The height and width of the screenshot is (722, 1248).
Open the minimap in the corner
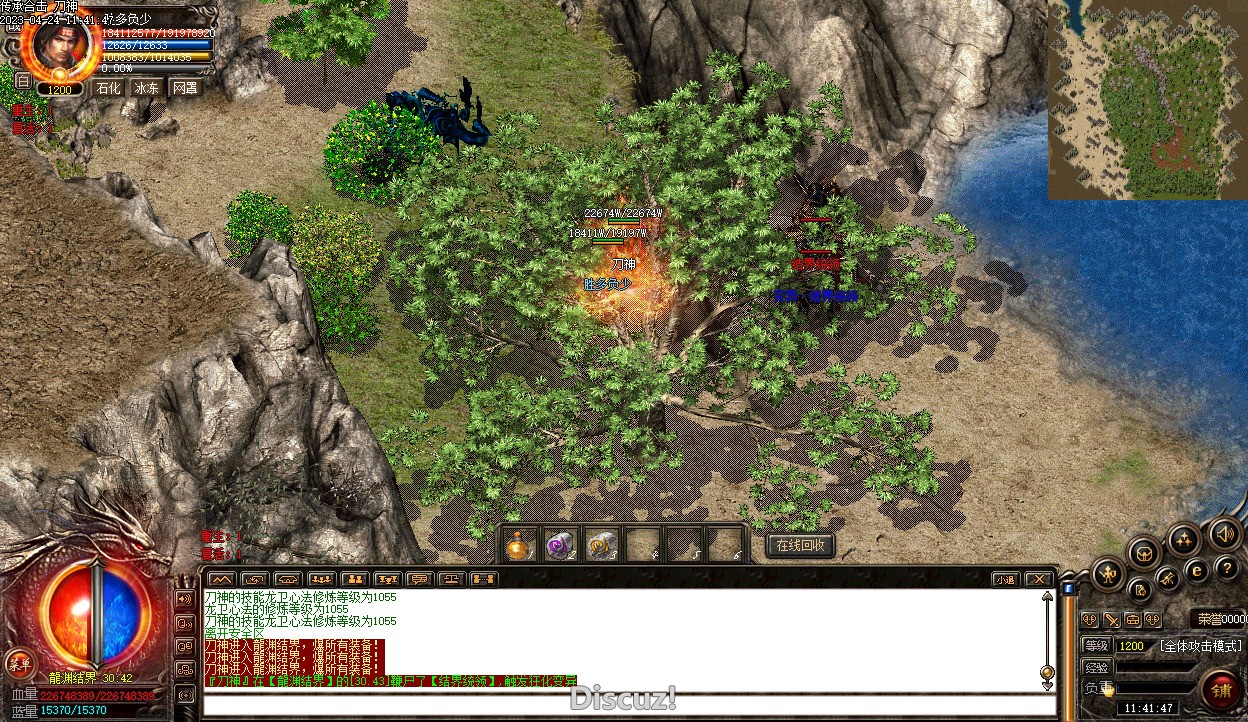[x=1147, y=99]
